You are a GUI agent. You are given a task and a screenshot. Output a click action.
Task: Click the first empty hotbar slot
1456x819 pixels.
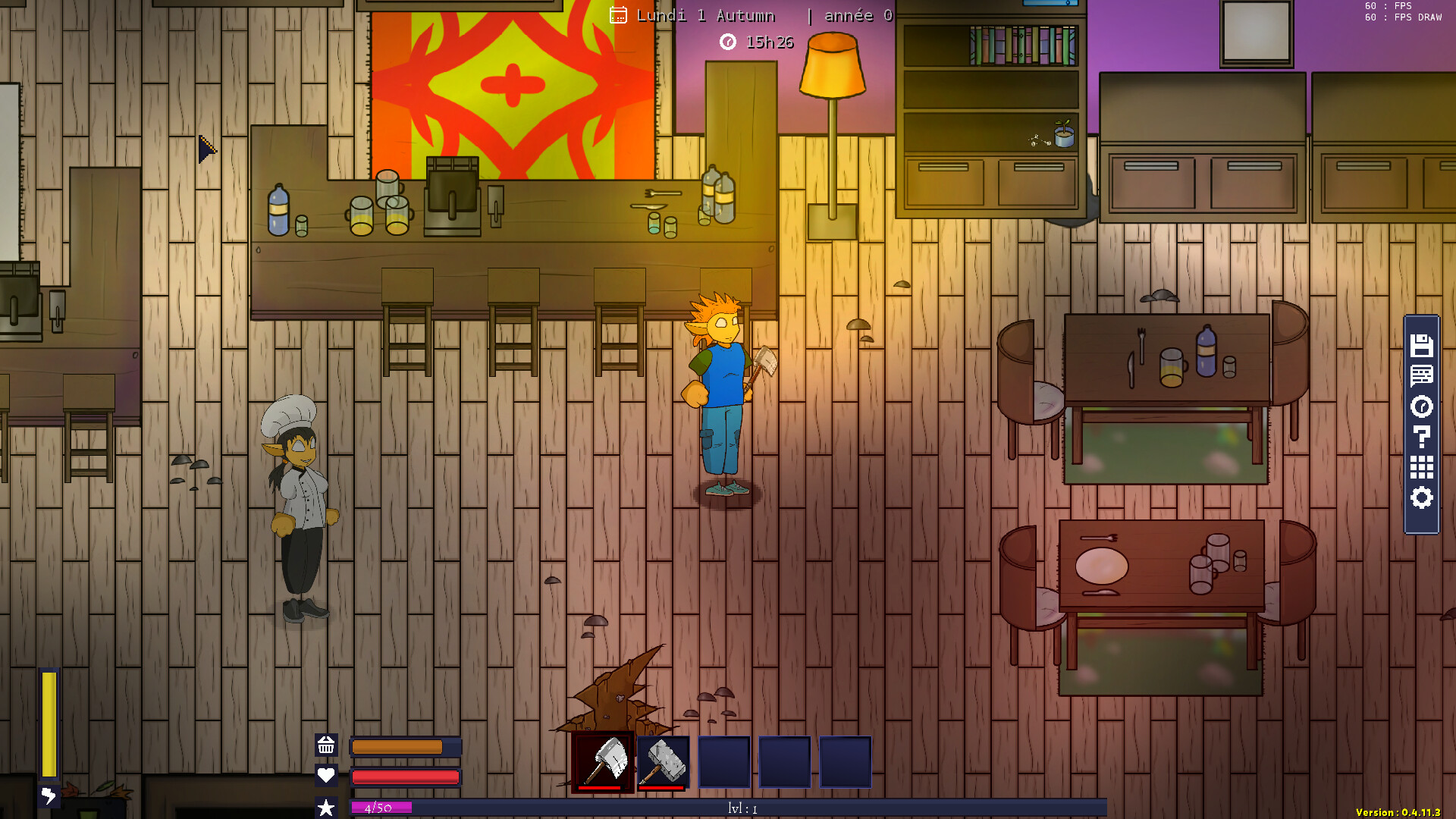(x=723, y=761)
